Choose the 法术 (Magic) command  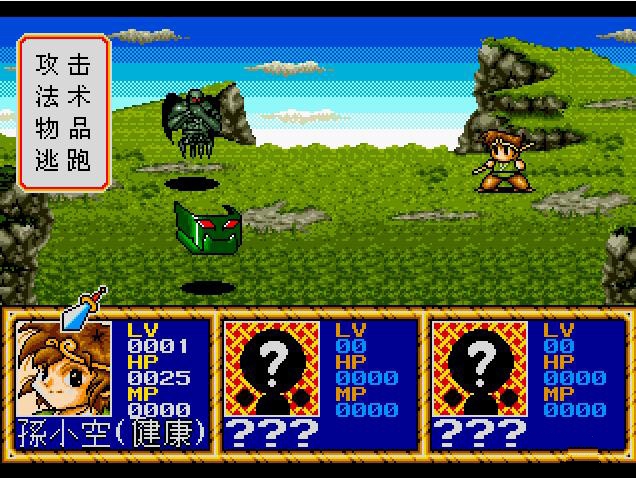63,97
